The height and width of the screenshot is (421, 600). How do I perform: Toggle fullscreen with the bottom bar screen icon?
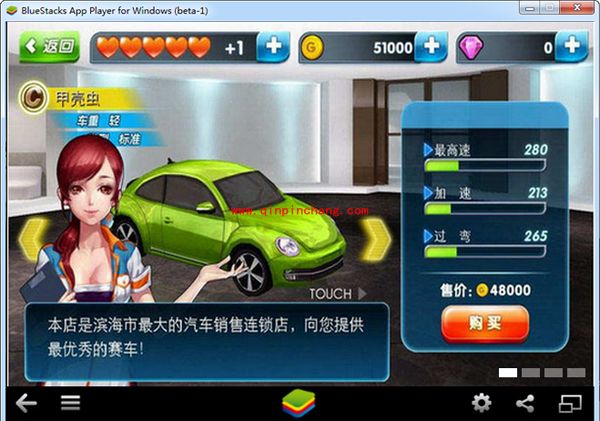coord(570,403)
